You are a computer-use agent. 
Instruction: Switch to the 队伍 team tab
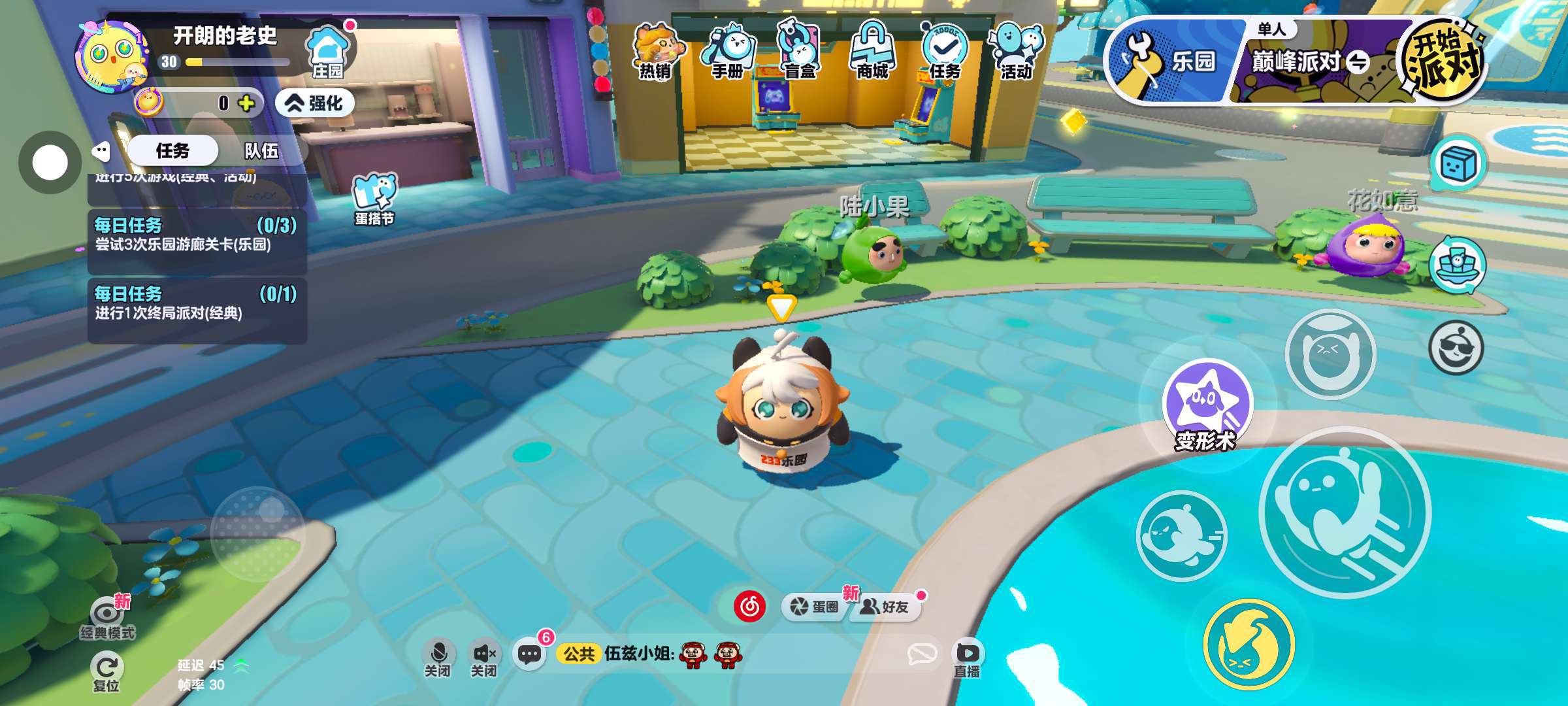click(261, 151)
